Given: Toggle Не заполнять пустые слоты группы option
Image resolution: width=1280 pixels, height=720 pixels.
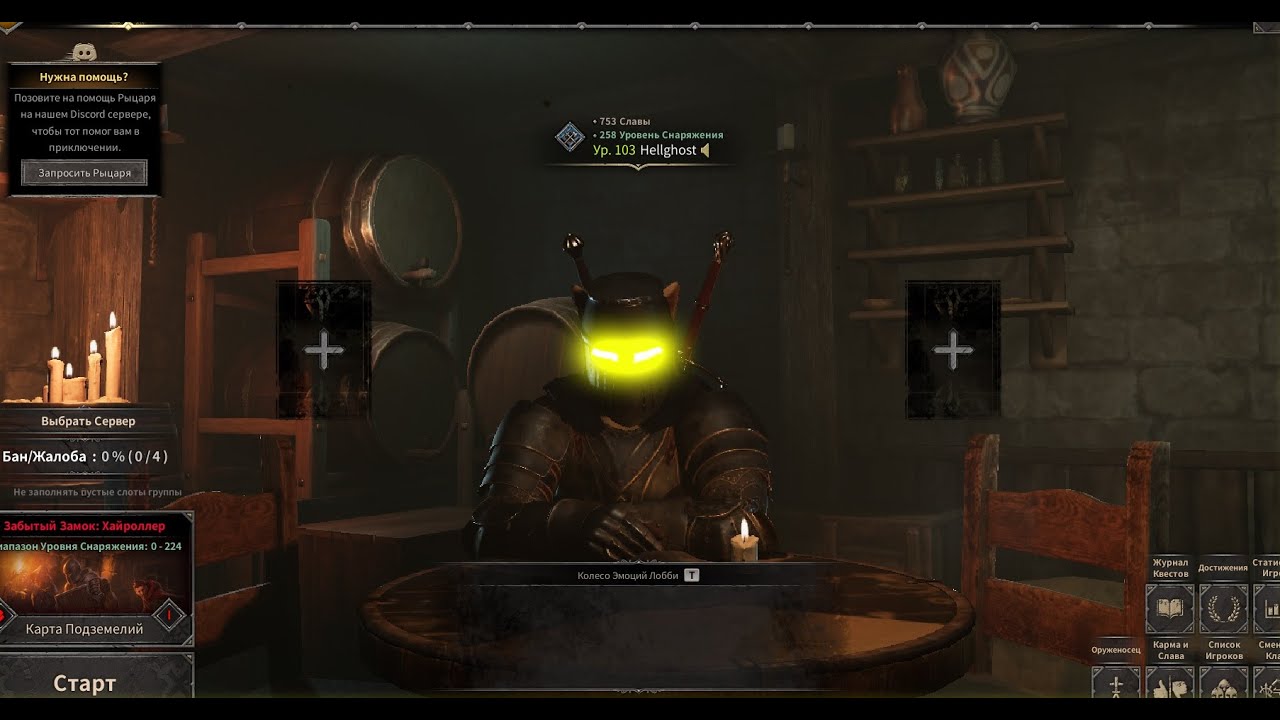Looking at the screenshot, I should click(97, 492).
